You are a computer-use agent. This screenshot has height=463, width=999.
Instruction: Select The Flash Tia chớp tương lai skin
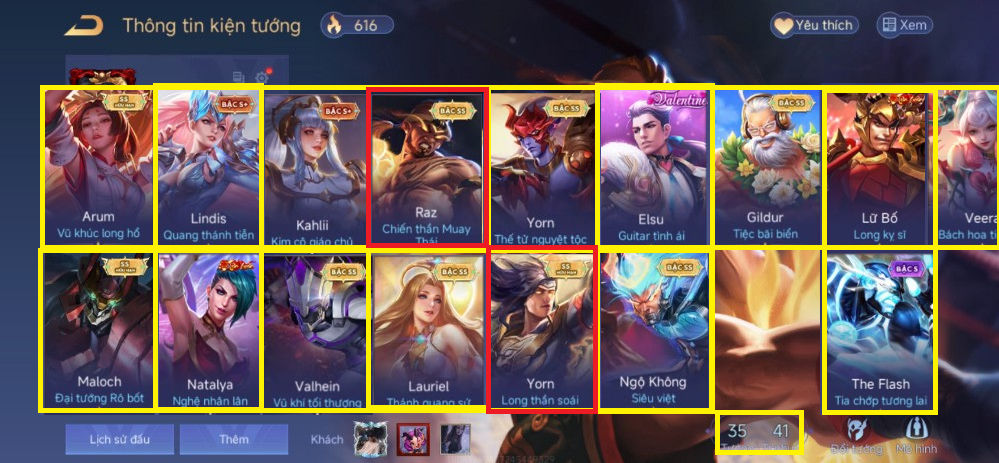pyautogui.click(x=879, y=330)
